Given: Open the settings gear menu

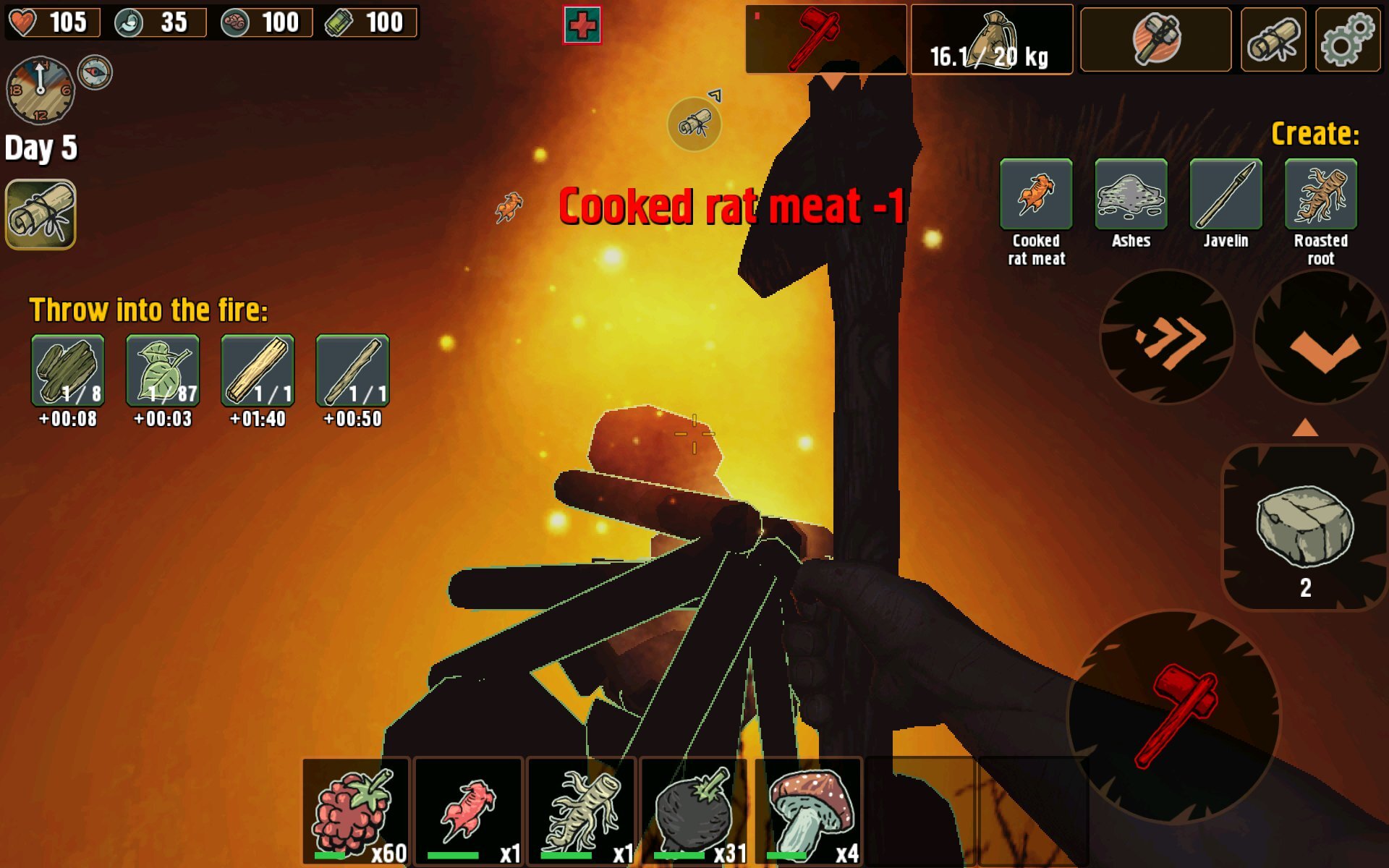Looking at the screenshot, I should point(1347,41).
